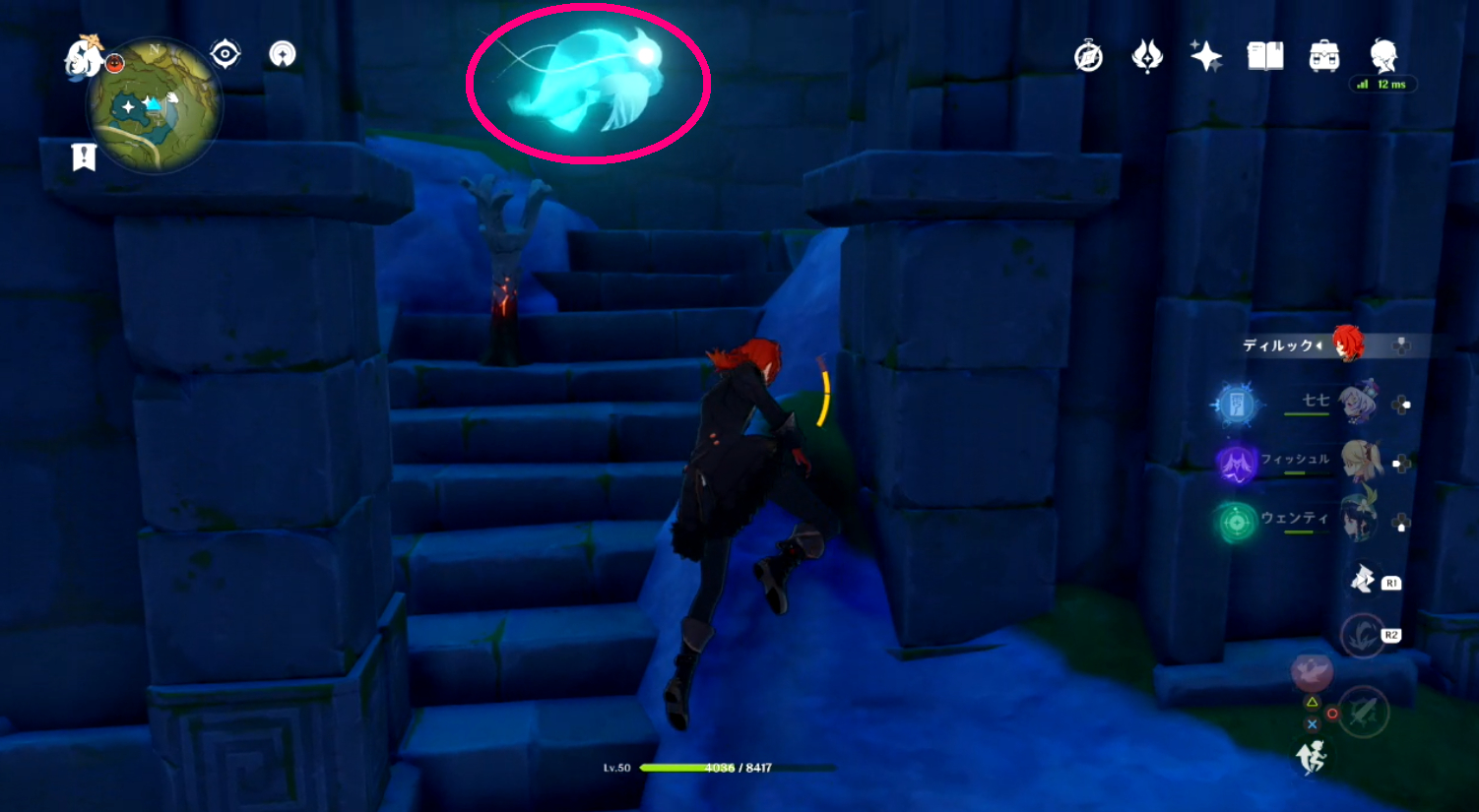Open the inventory bag icon

(1325, 58)
